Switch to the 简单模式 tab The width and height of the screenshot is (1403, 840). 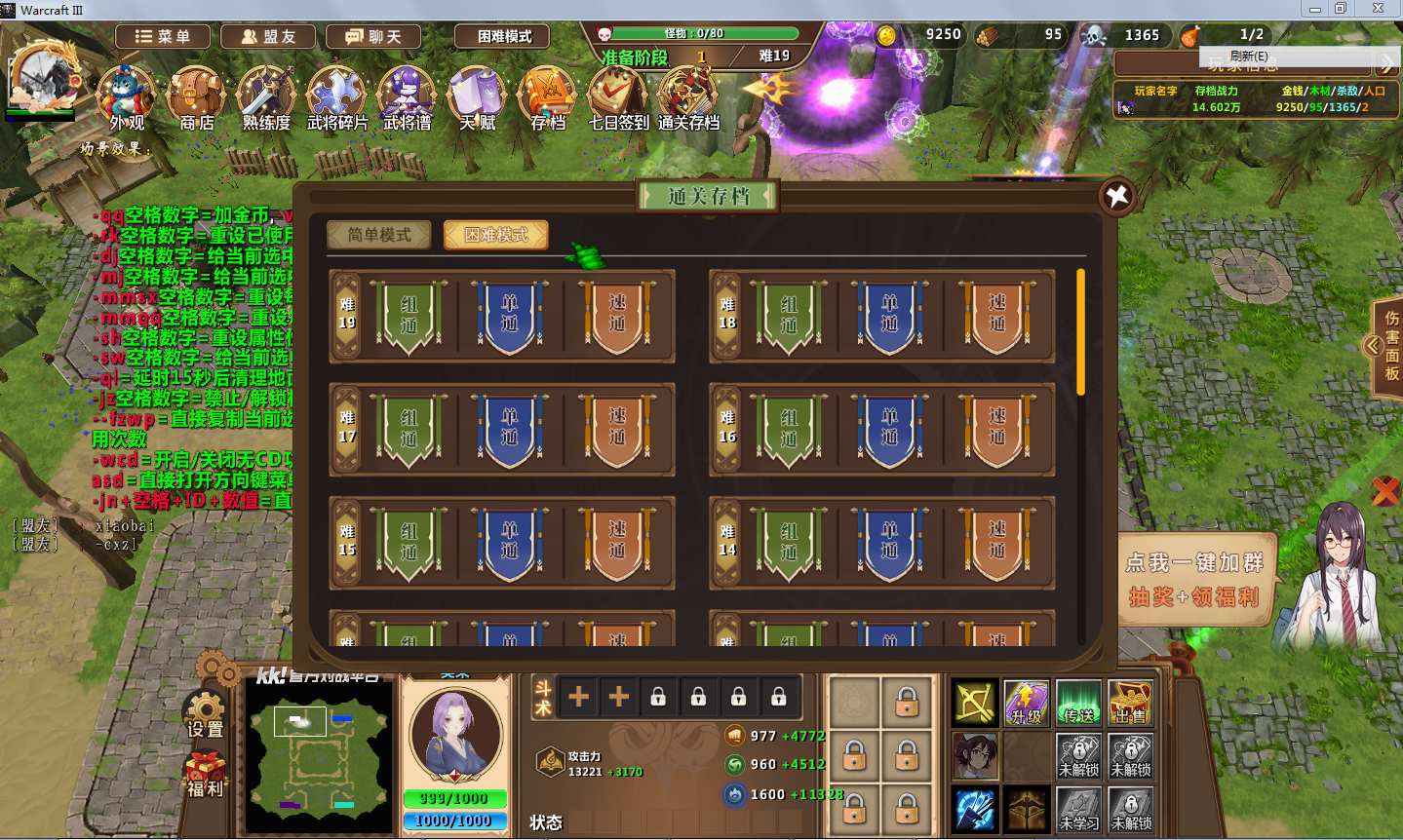coord(379,235)
